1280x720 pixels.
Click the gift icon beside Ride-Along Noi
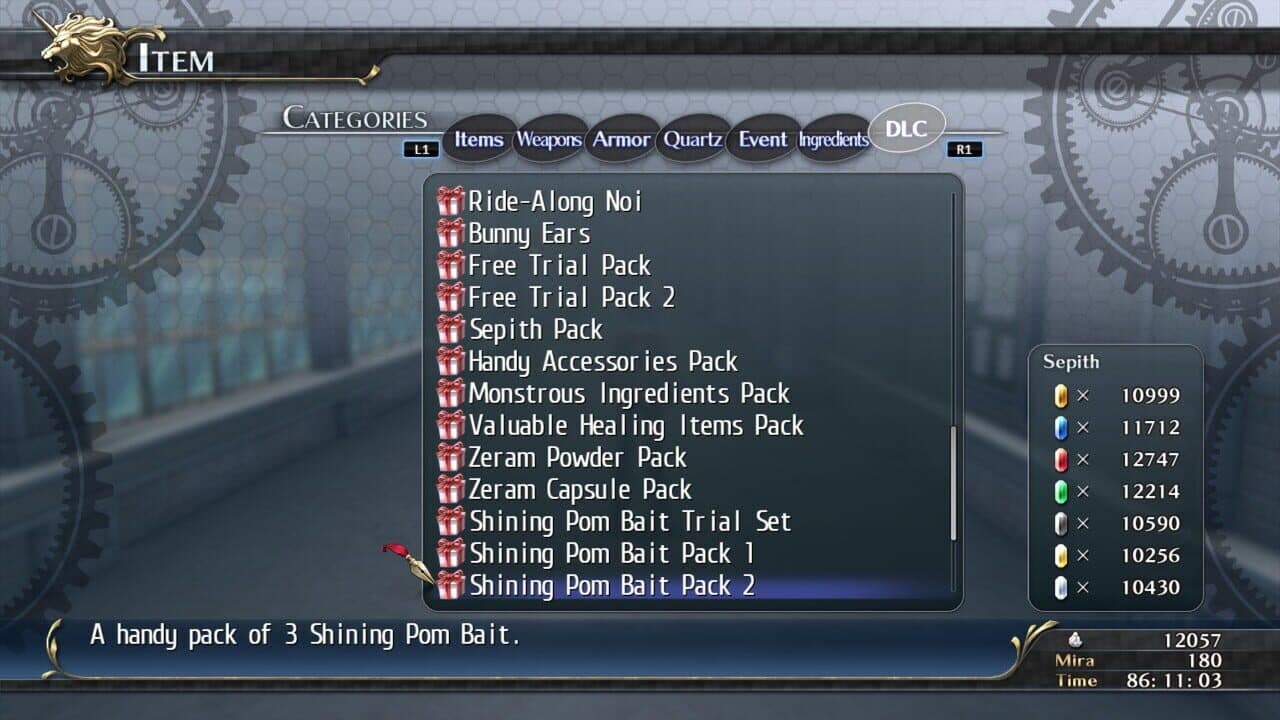(452, 201)
